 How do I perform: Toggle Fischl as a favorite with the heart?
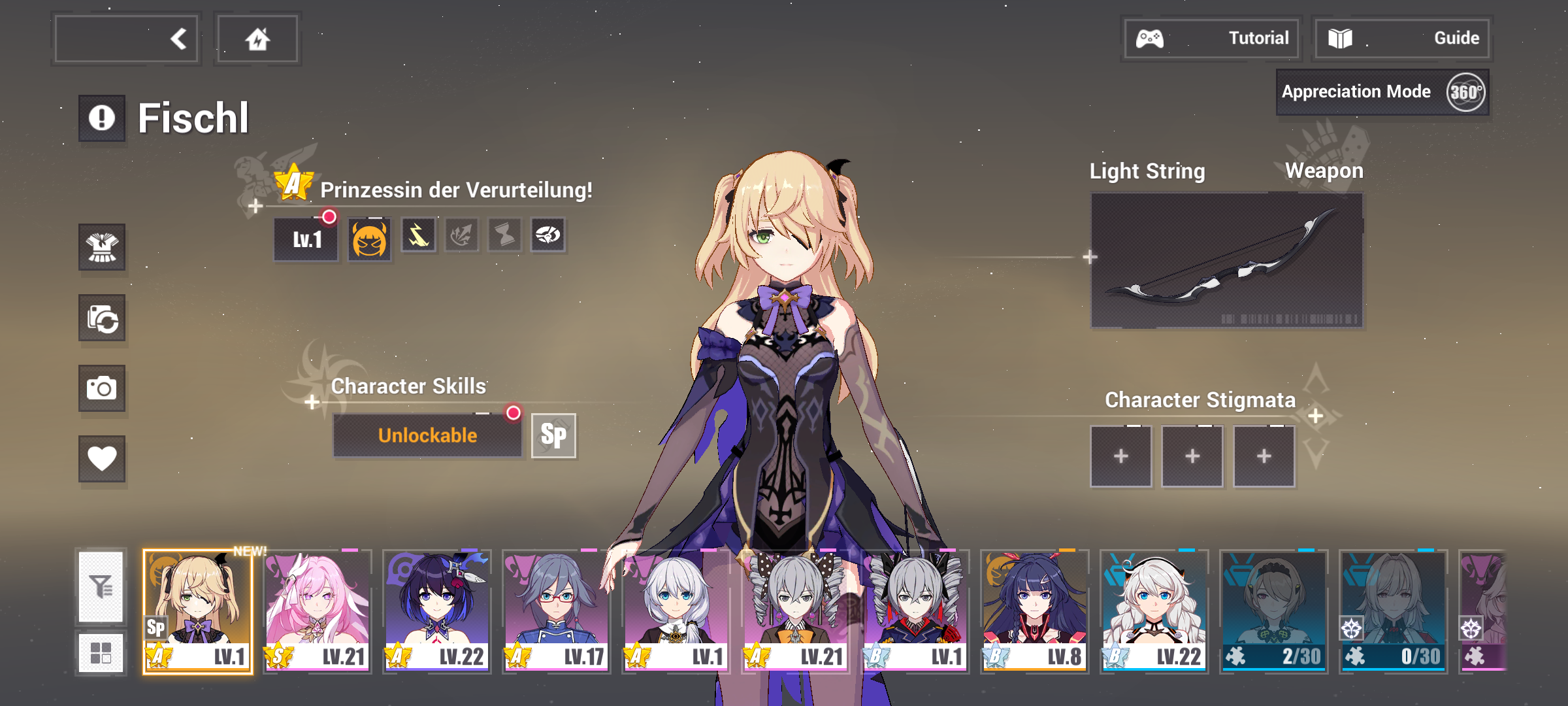101,459
